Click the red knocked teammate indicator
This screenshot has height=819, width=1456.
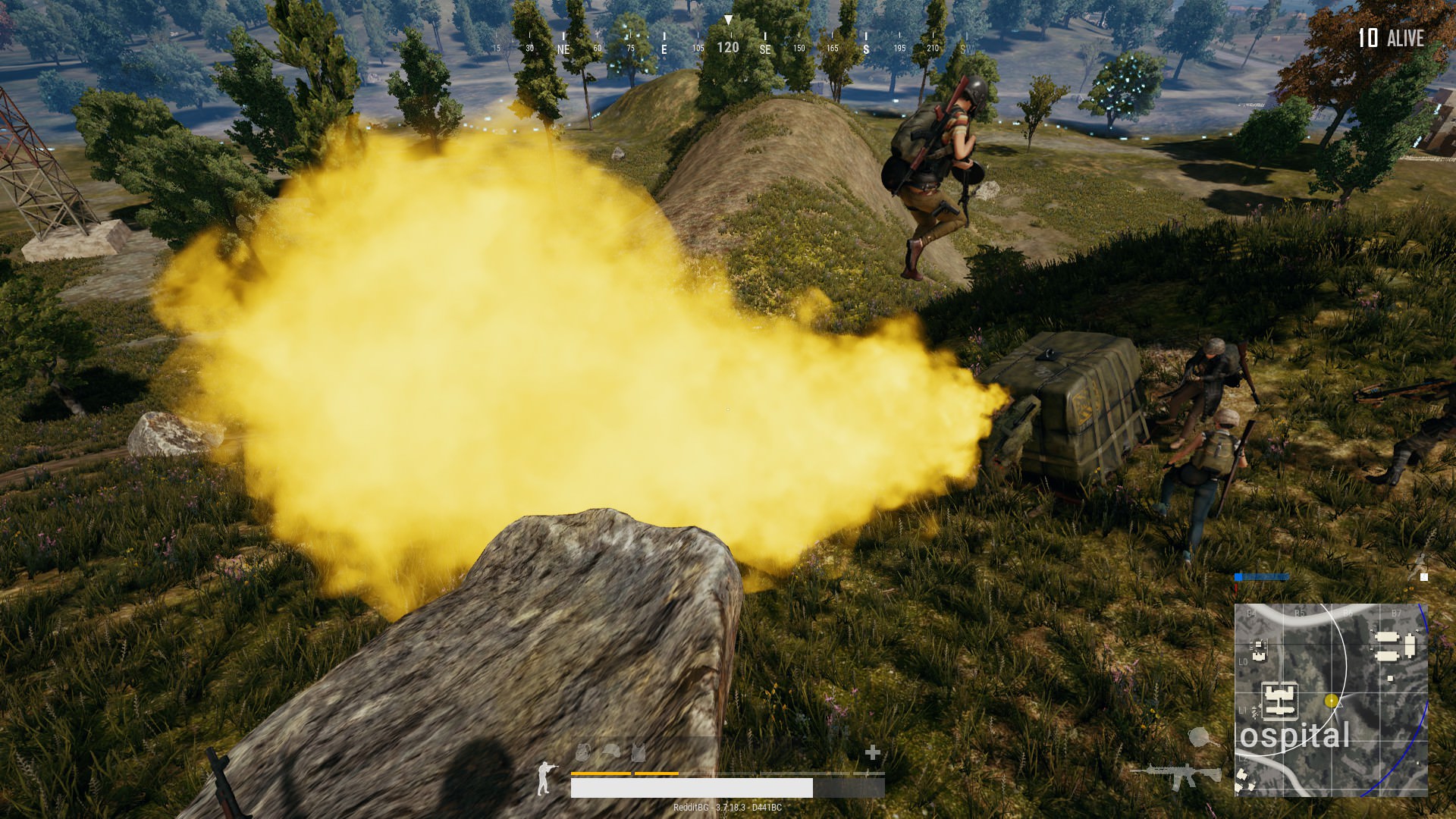pyautogui.click(x=1235, y=588)
